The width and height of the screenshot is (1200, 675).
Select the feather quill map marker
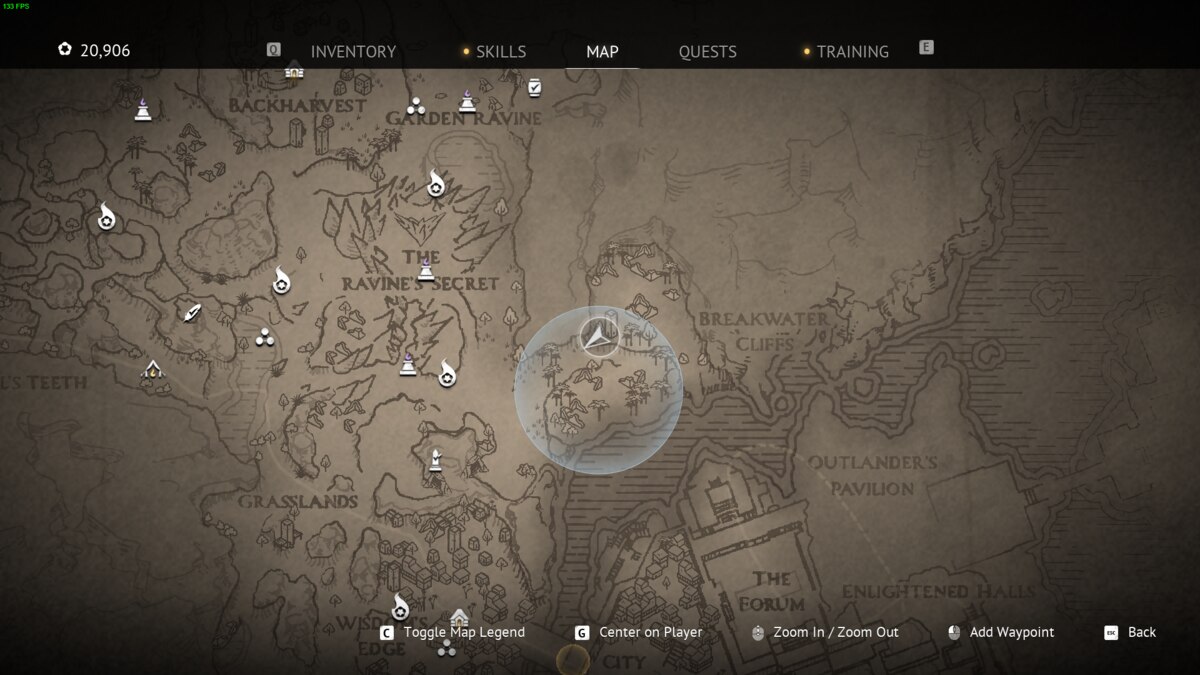[192, 312]
